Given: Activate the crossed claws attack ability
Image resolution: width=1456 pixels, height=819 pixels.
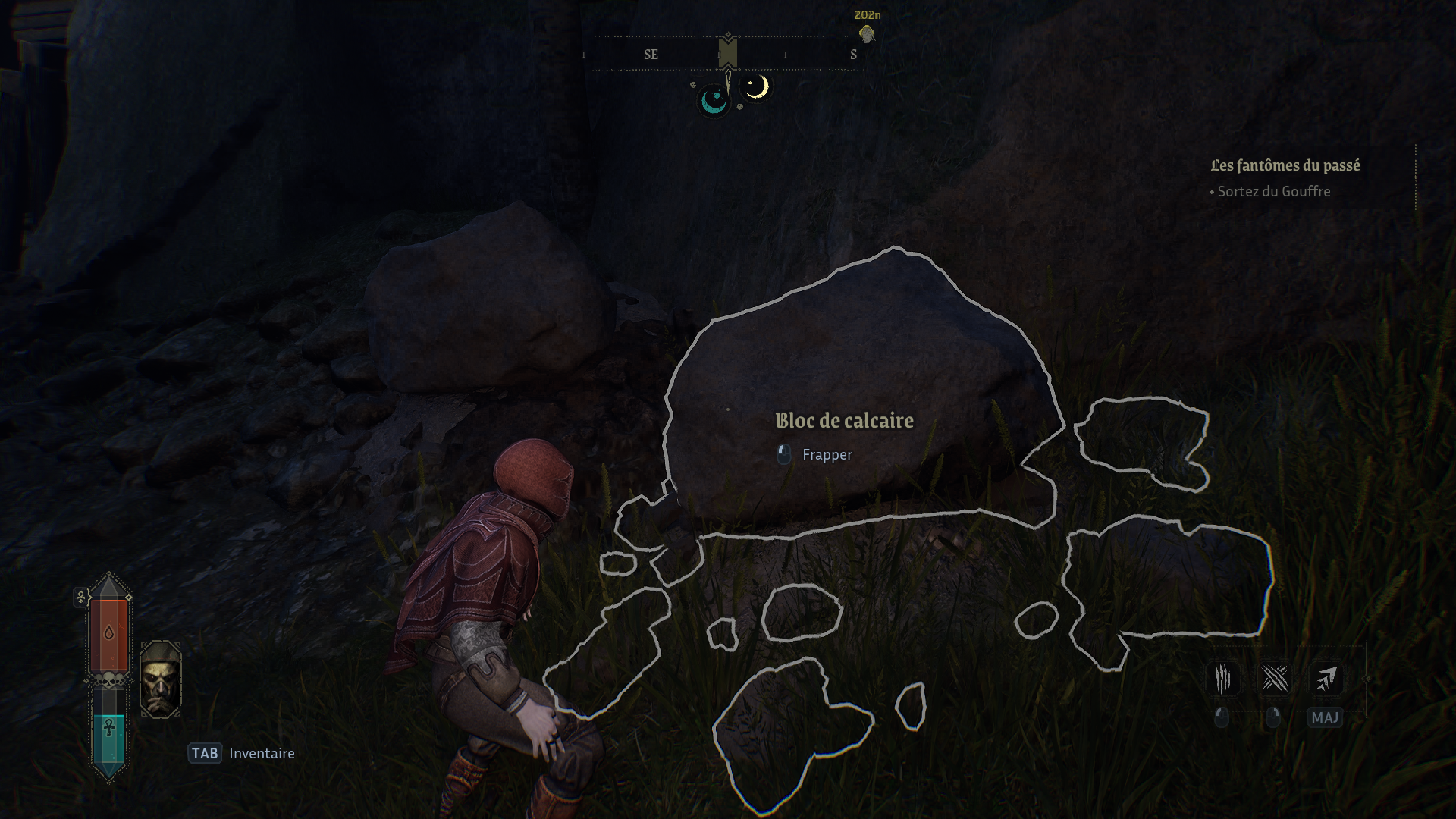Looking at the screenshot, I should tap(1274, 679).
